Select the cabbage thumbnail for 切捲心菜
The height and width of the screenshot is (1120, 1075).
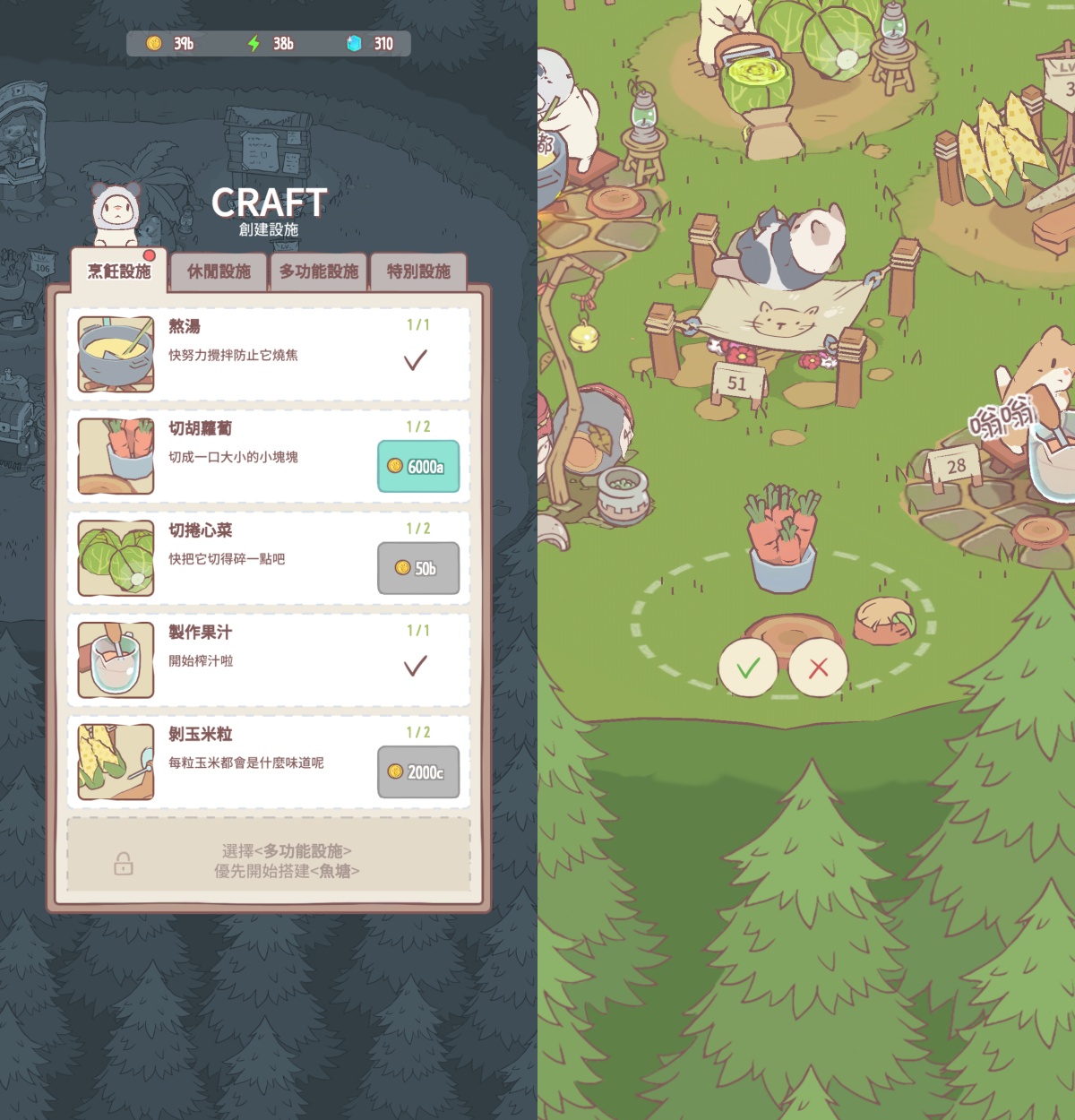coord(116,558)
